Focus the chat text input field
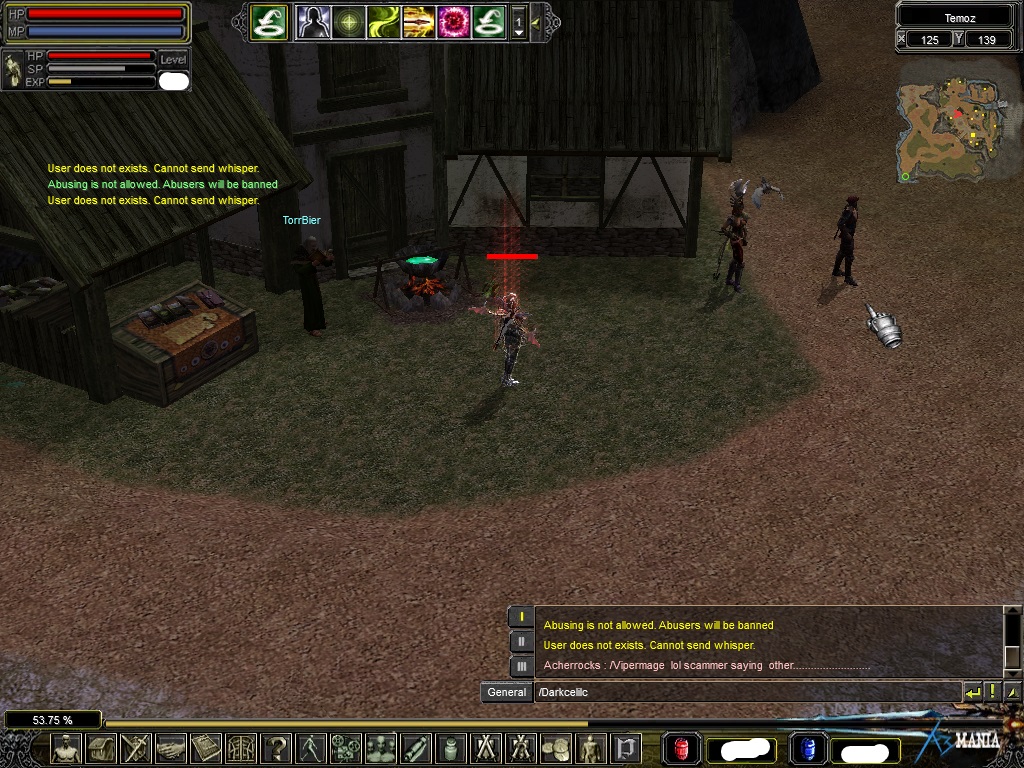 (x=745, y=692)
